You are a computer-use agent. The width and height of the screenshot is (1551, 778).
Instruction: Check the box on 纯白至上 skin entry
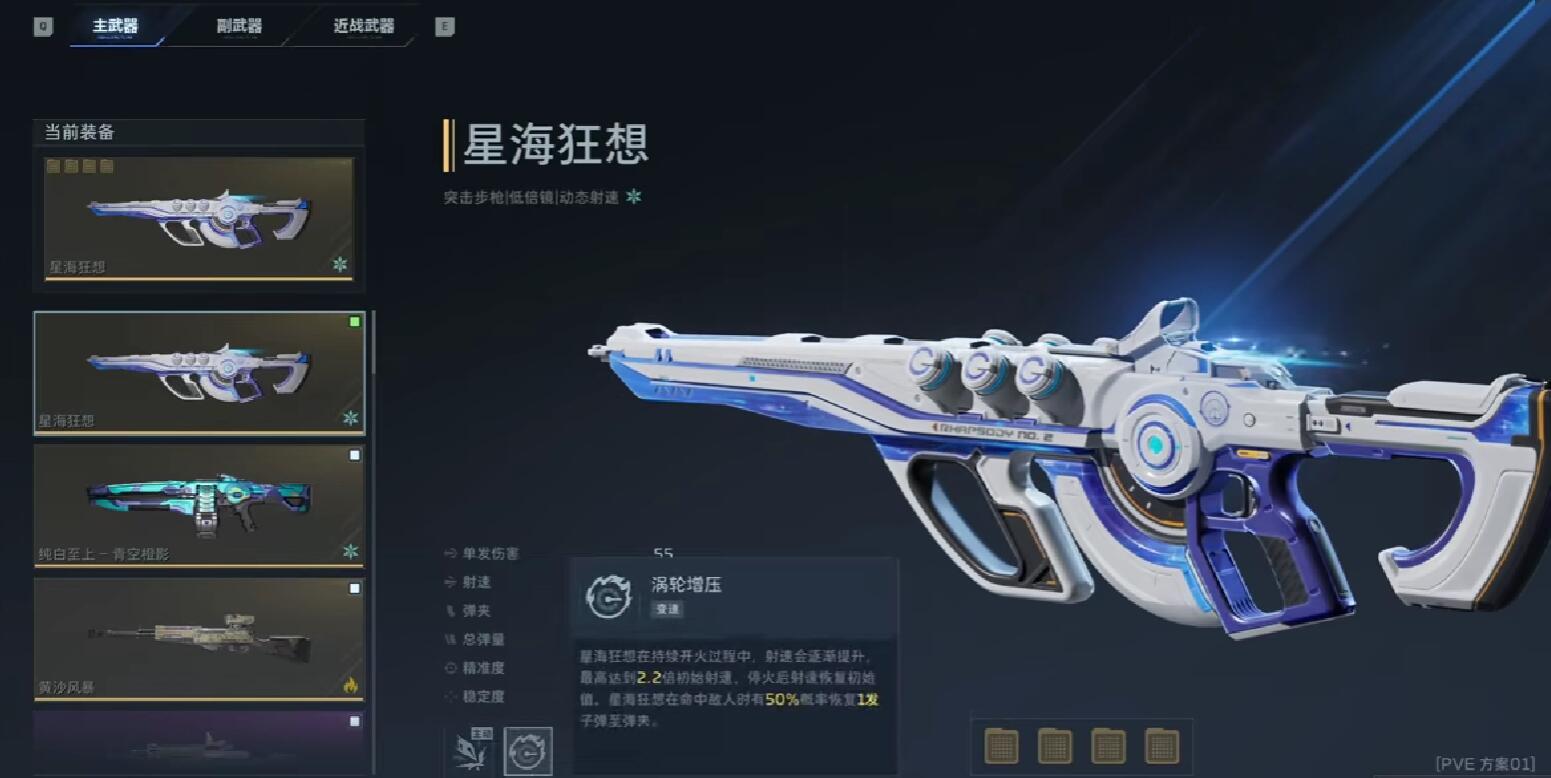[355, 455]
